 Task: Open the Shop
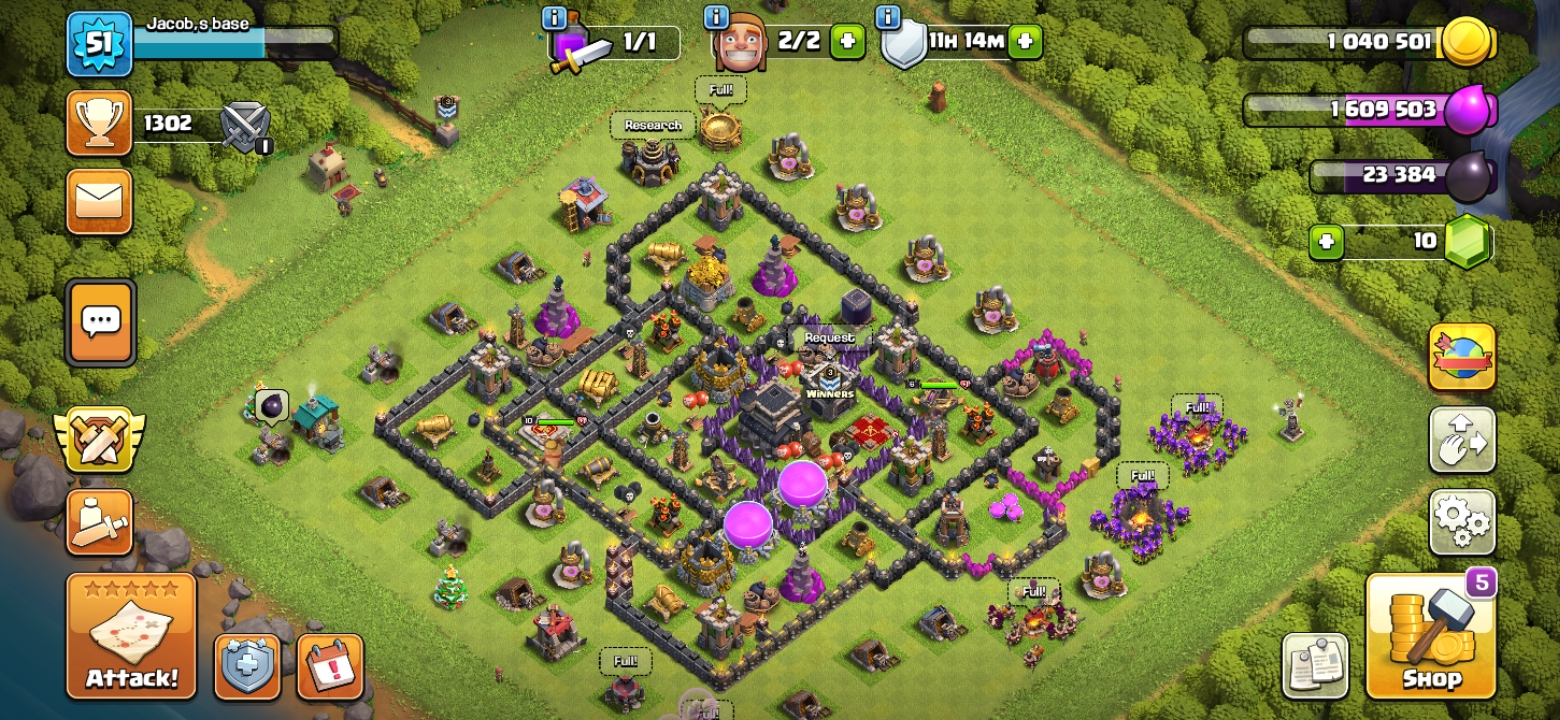point(1430,636)
